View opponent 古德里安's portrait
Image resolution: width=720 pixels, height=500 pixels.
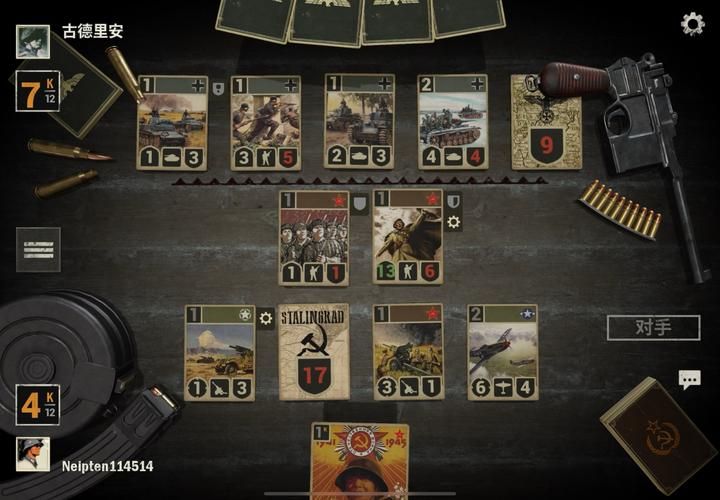(x=33, y=41)
